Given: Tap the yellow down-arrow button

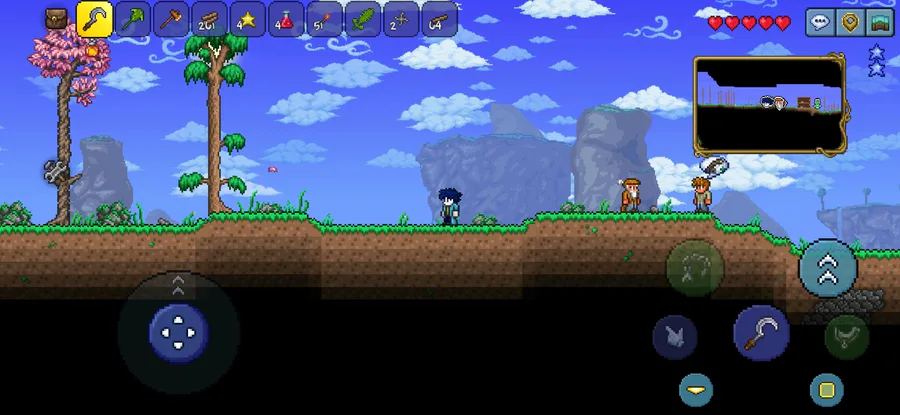Looking at the screenshot, I should (696, 389).
